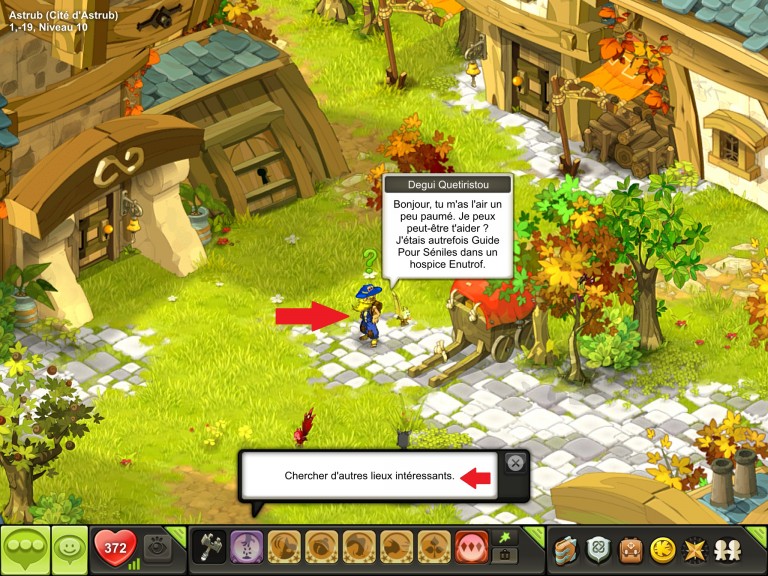The width and height of the screenshot is (768, 576).
Task: Open the smiley emotes button
Action: (69, 549)
